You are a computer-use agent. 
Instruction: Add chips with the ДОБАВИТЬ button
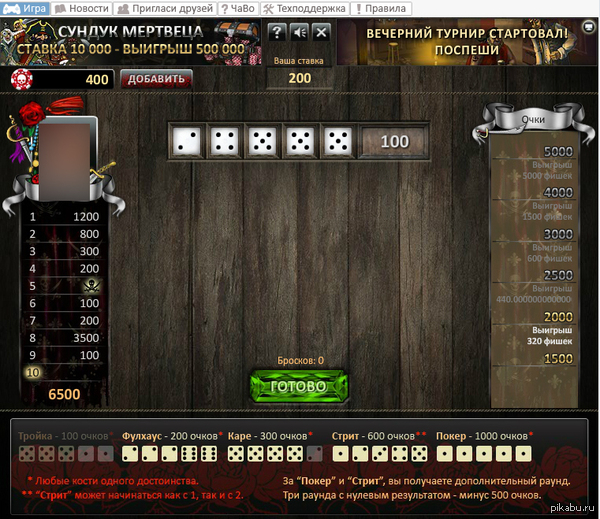tap(156, 79)
